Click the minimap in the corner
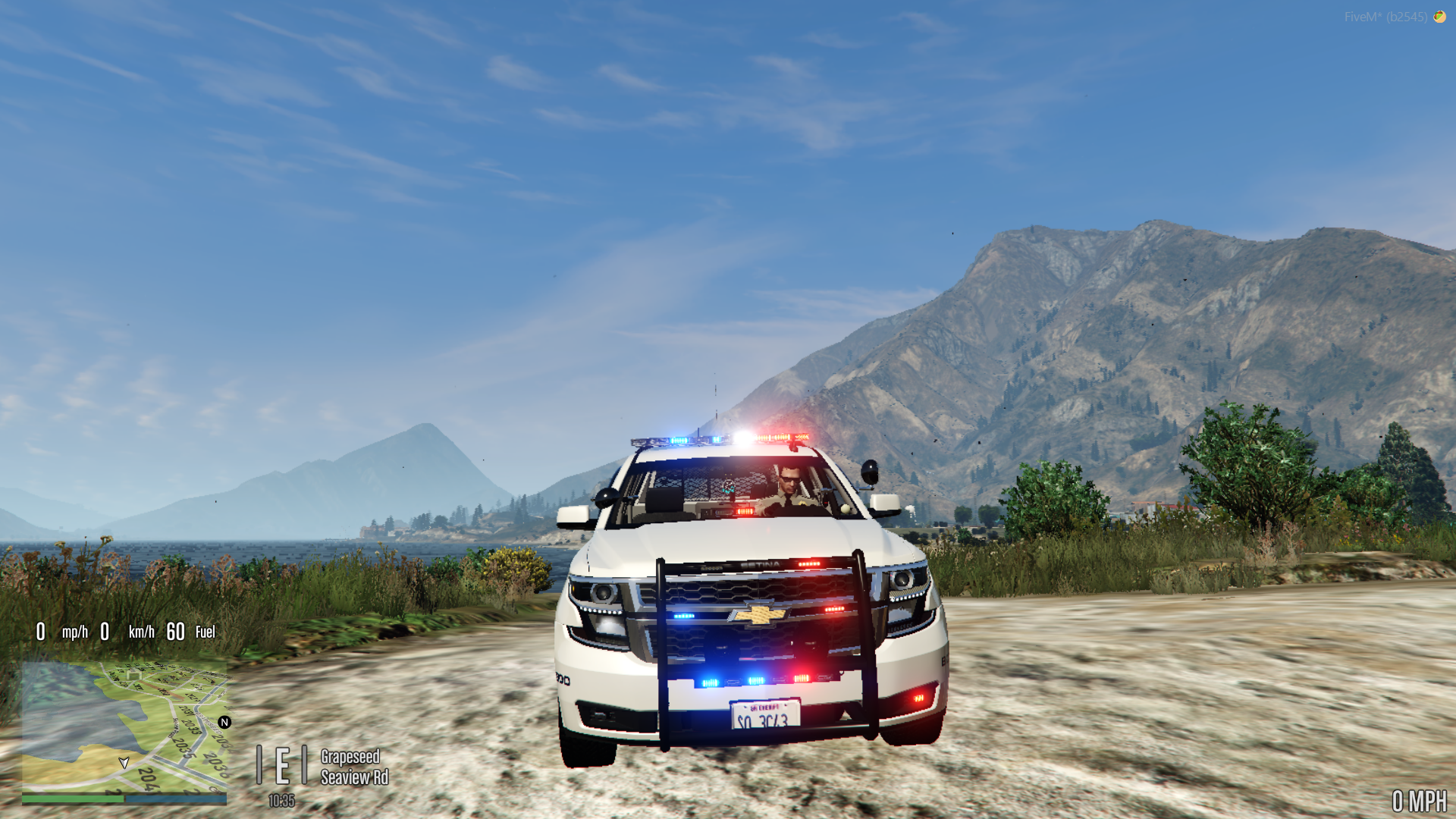1456x819 pixels. click(124, 726)
